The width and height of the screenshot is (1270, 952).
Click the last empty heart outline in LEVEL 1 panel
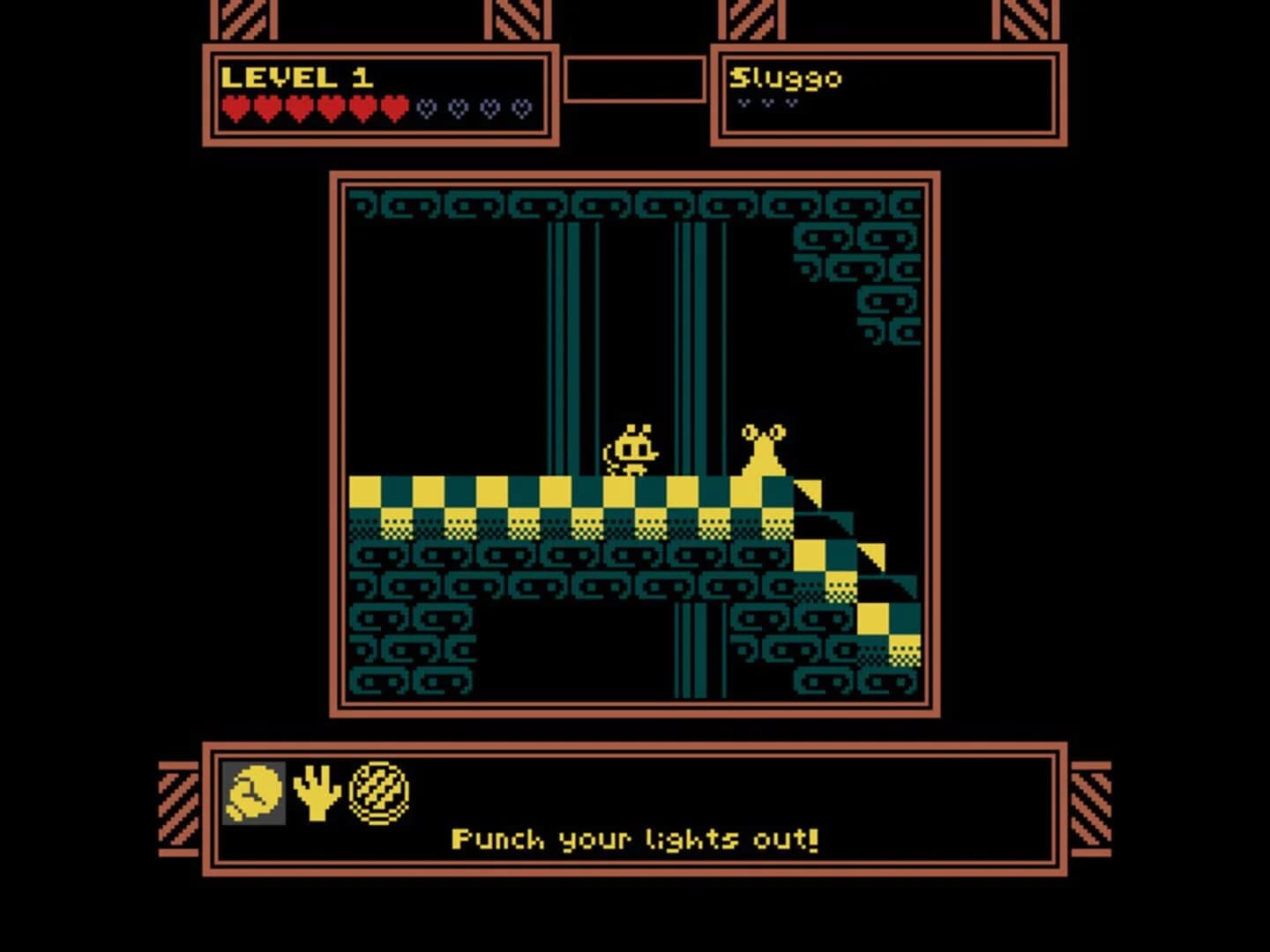pyautogui.click(x=522, y=108)
